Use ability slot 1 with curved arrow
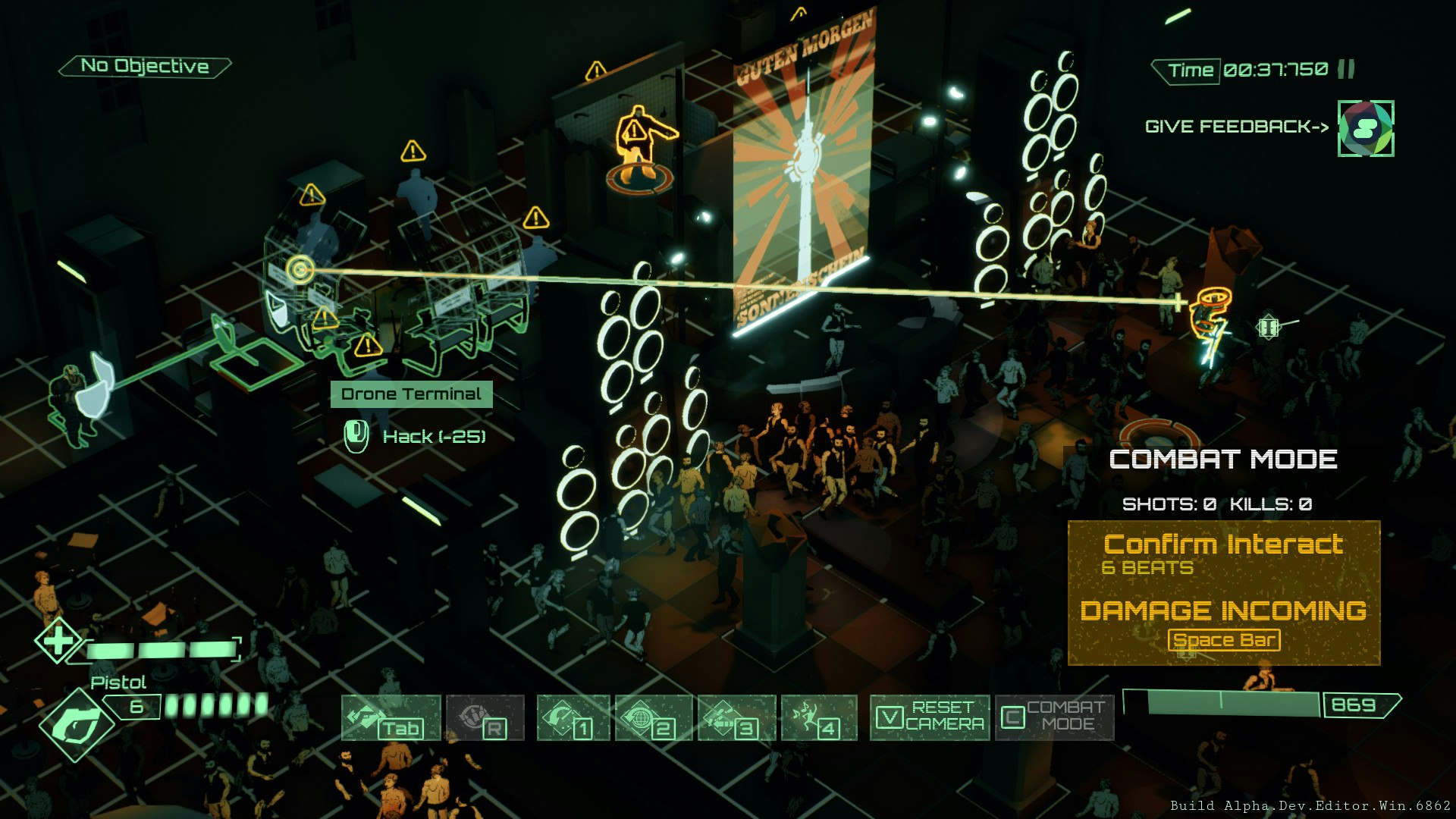Viewport: 1456px width, 819px height. pos(573,717)
